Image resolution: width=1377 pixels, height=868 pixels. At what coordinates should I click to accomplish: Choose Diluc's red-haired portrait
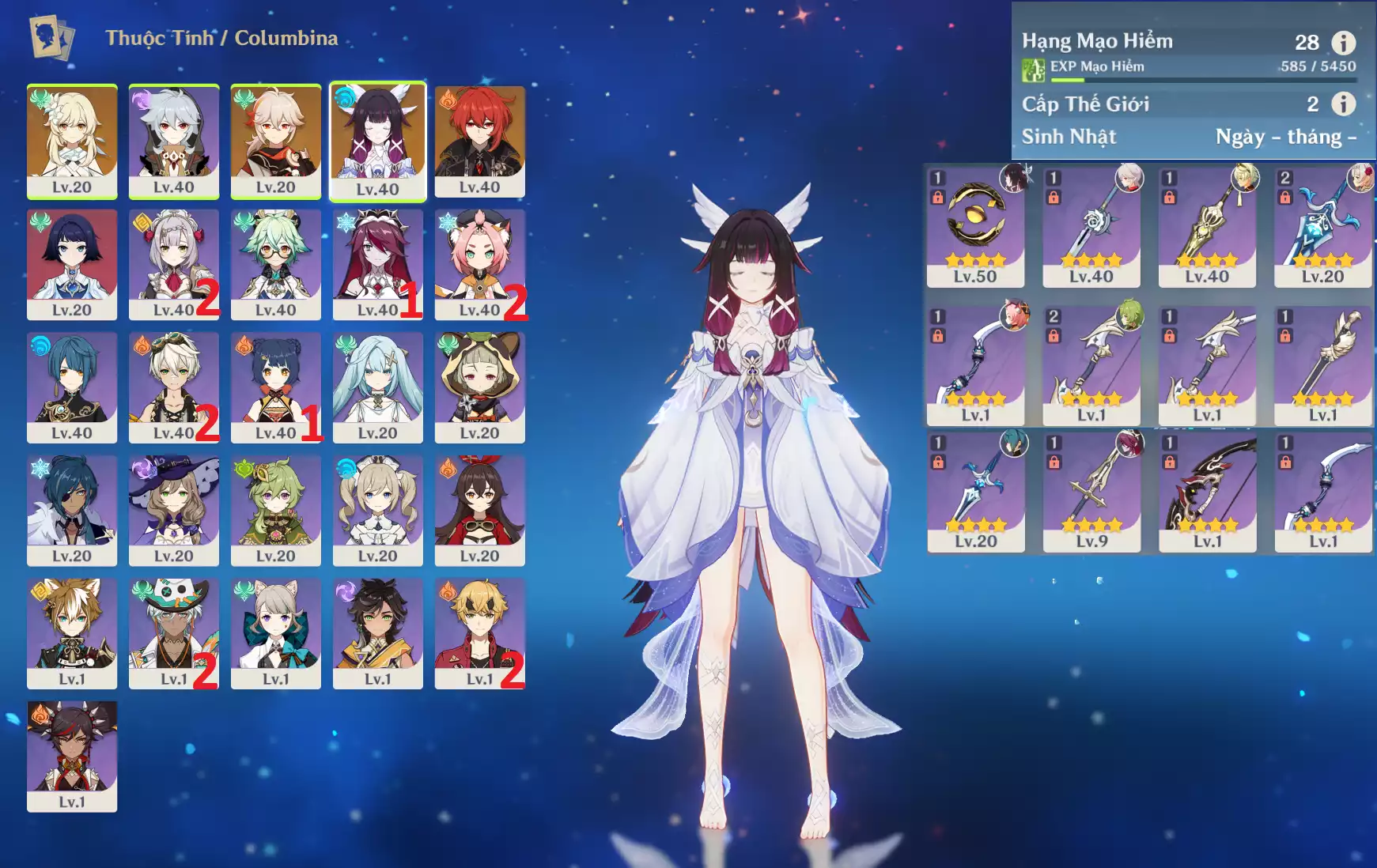479,141
